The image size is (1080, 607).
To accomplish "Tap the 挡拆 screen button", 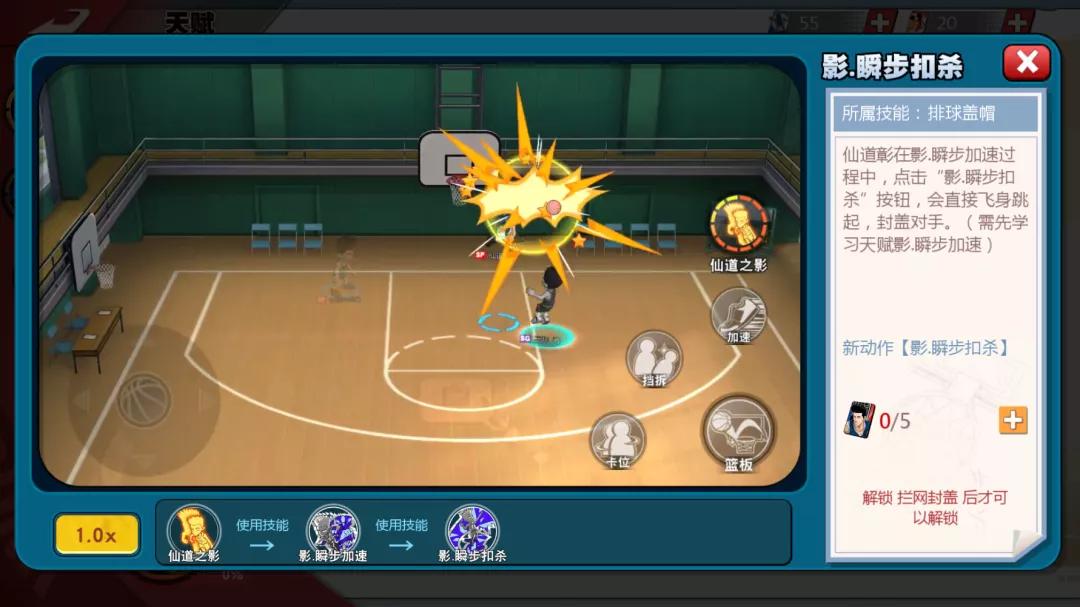I will [x=654, y=357].
